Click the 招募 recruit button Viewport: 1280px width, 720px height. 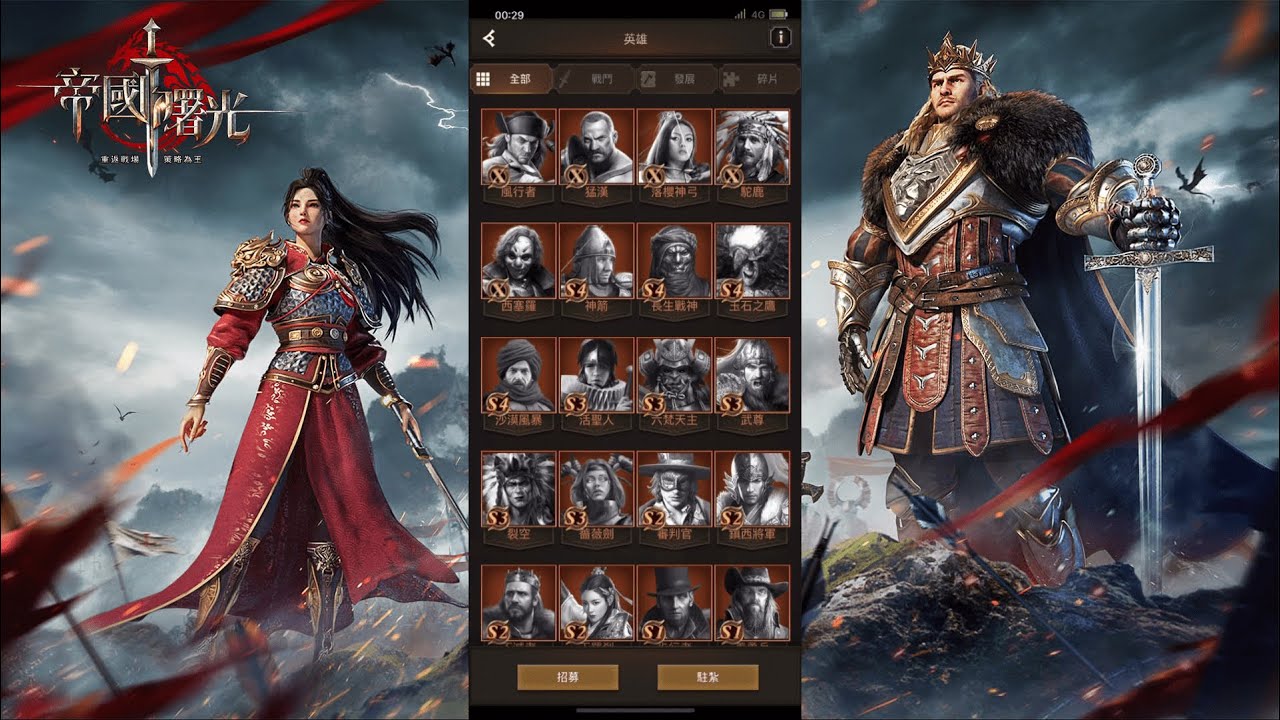point(567,677)
